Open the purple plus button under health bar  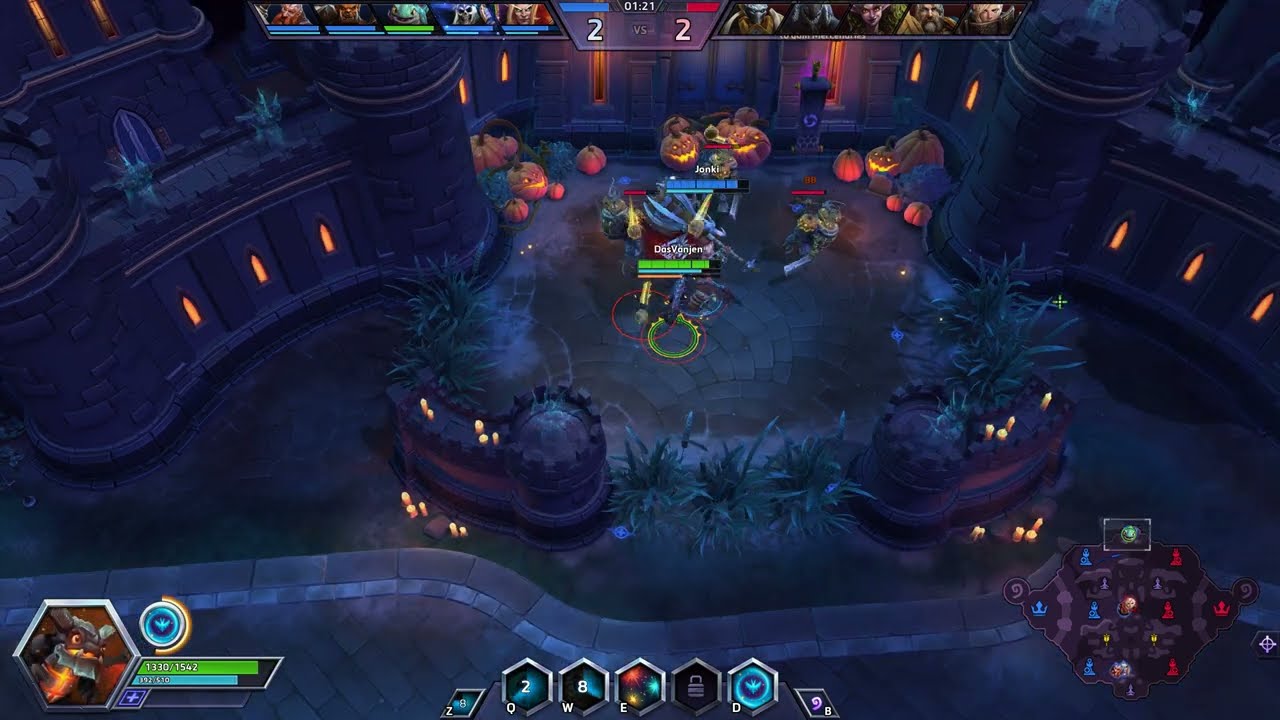131,697
